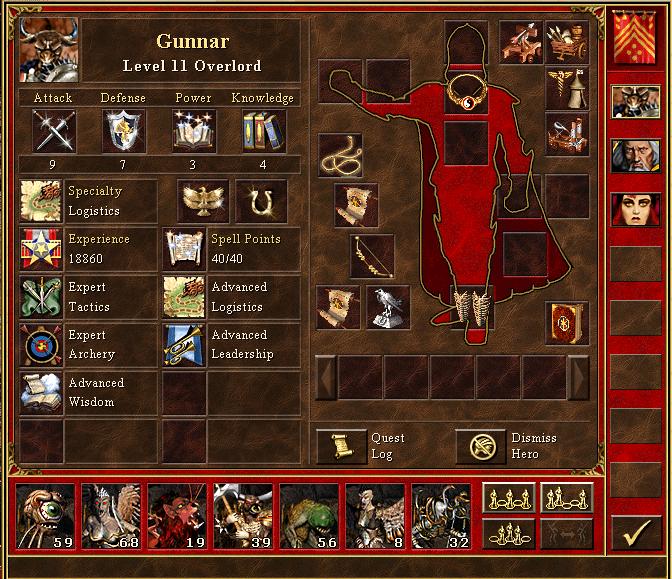Screen dimensions: 672x579
Task: Select the golden rope artifact slot
Action: pos(340,154)
